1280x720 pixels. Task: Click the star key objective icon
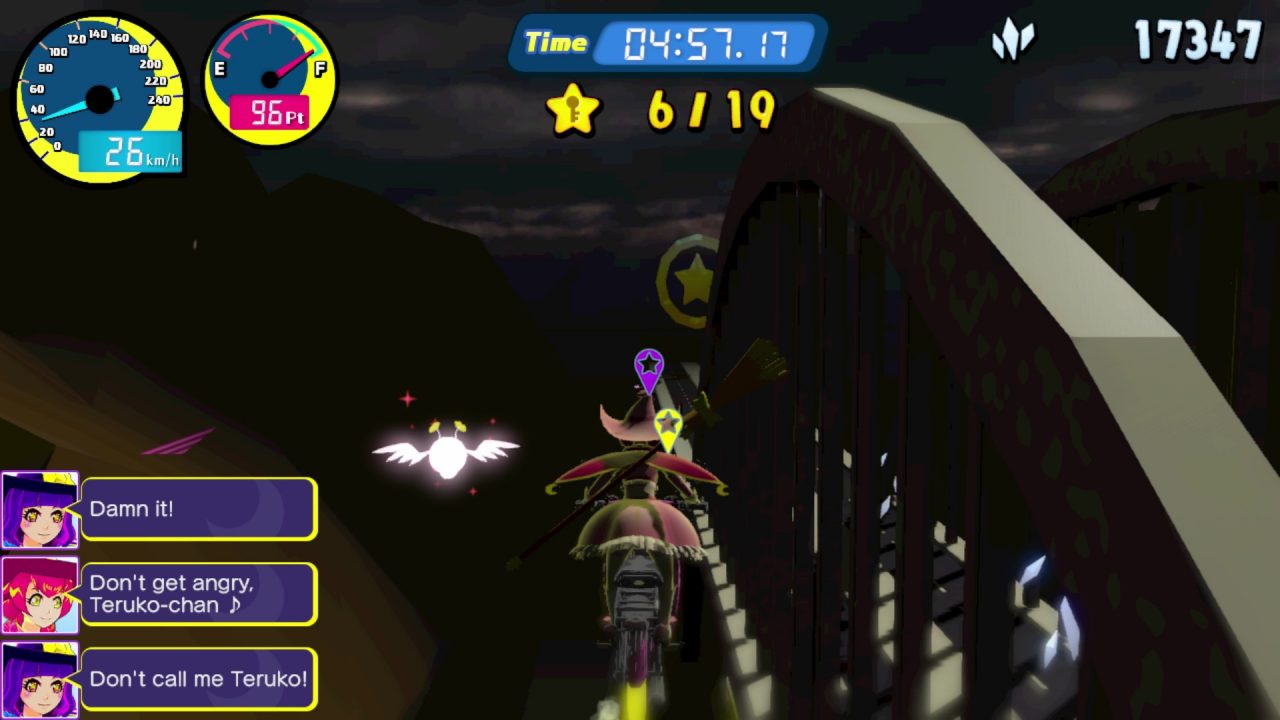tap(573, 109)
